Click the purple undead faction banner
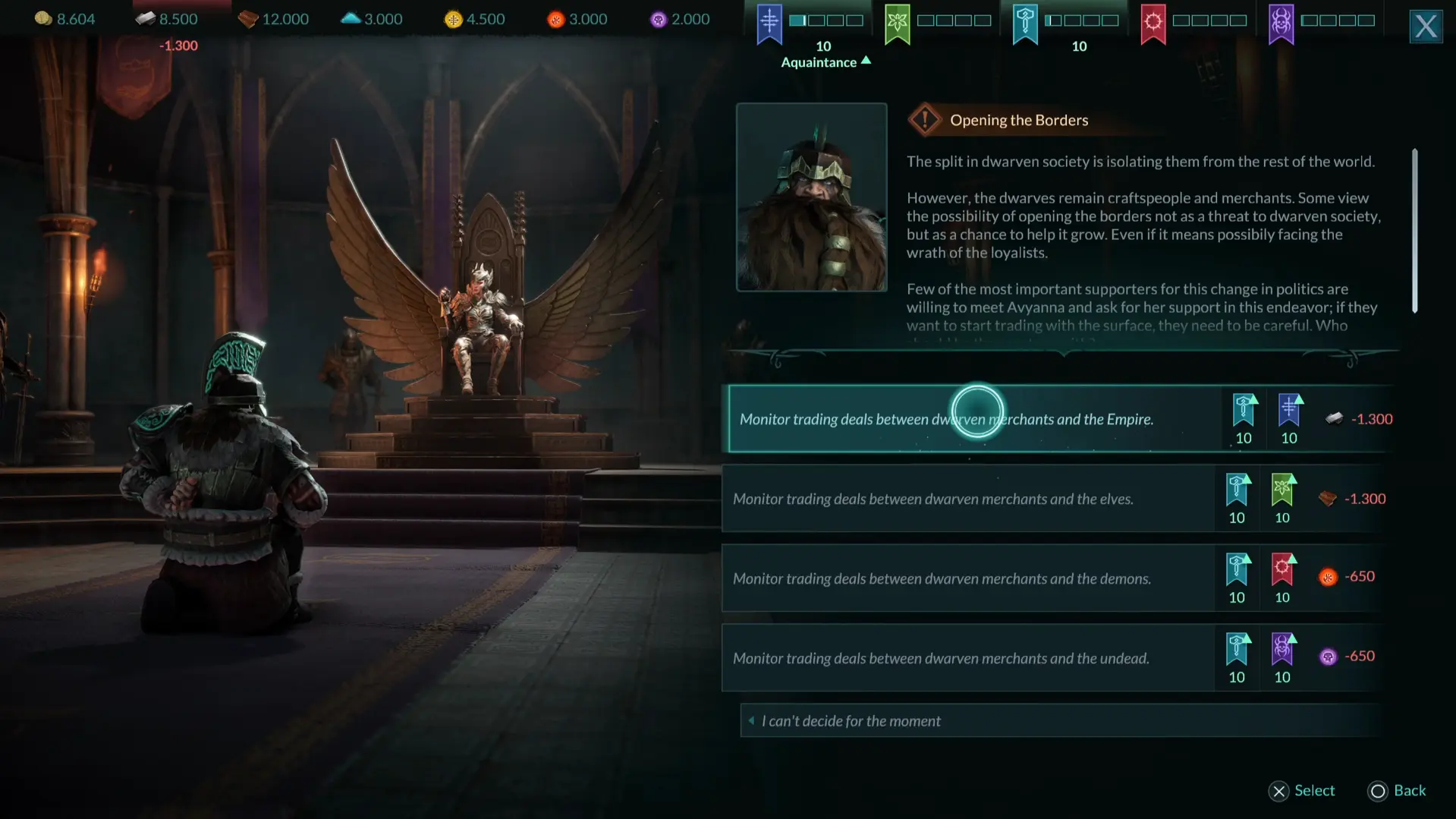The height and width of the screenshot is (819, 1456). (x=1281, y=25)
